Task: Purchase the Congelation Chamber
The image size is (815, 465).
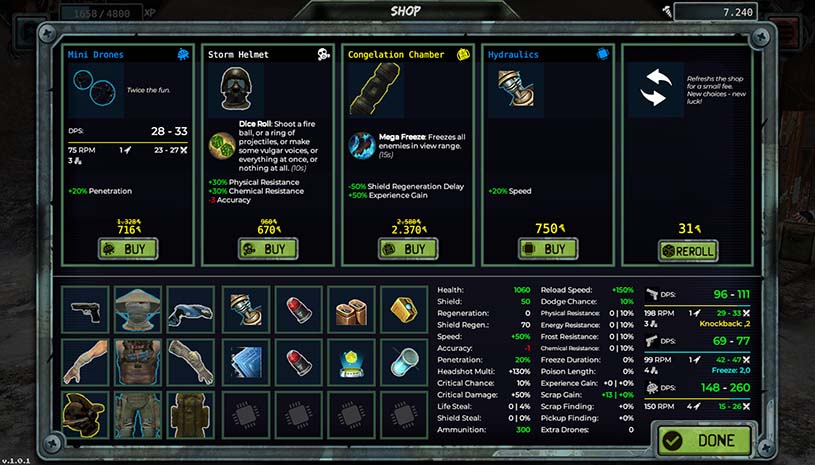Action: [x=407, y=249]
